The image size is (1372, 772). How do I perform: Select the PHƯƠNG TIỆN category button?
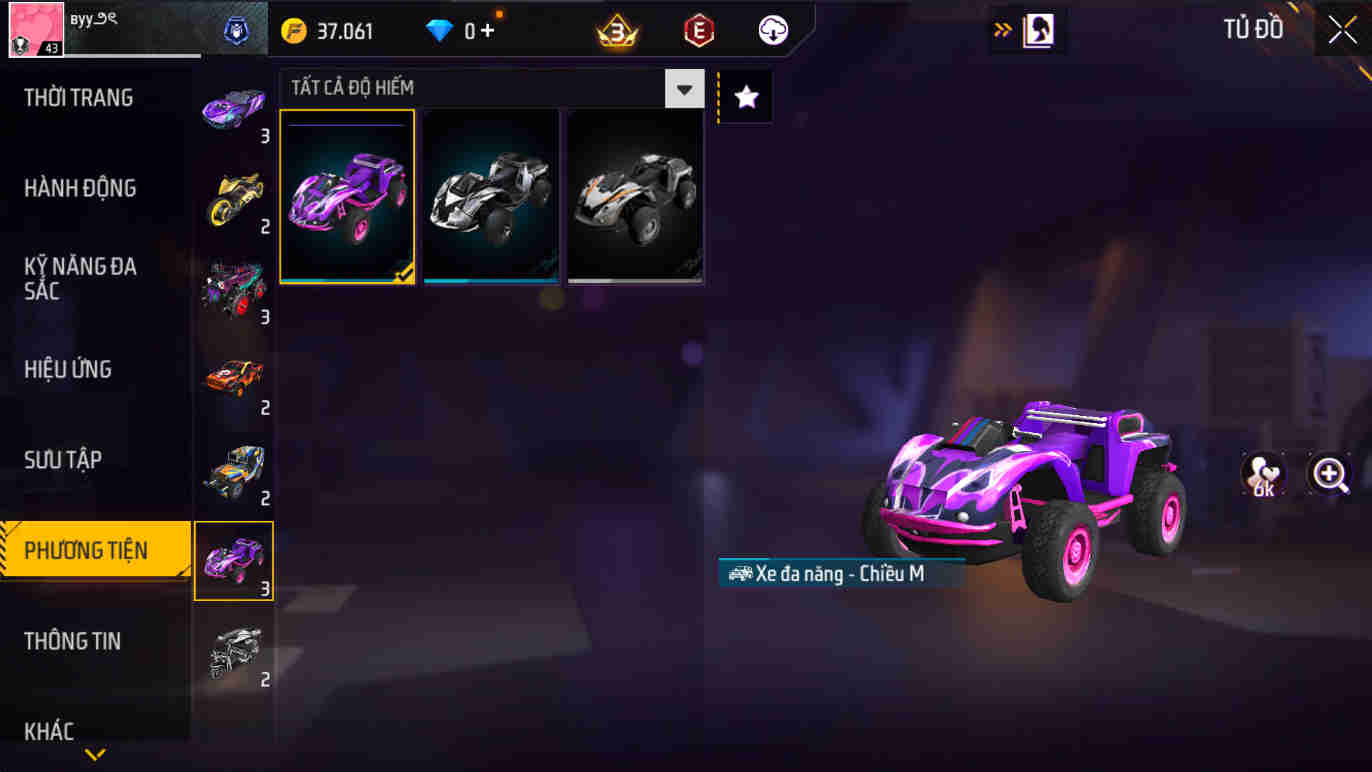[x=90, y=550]
